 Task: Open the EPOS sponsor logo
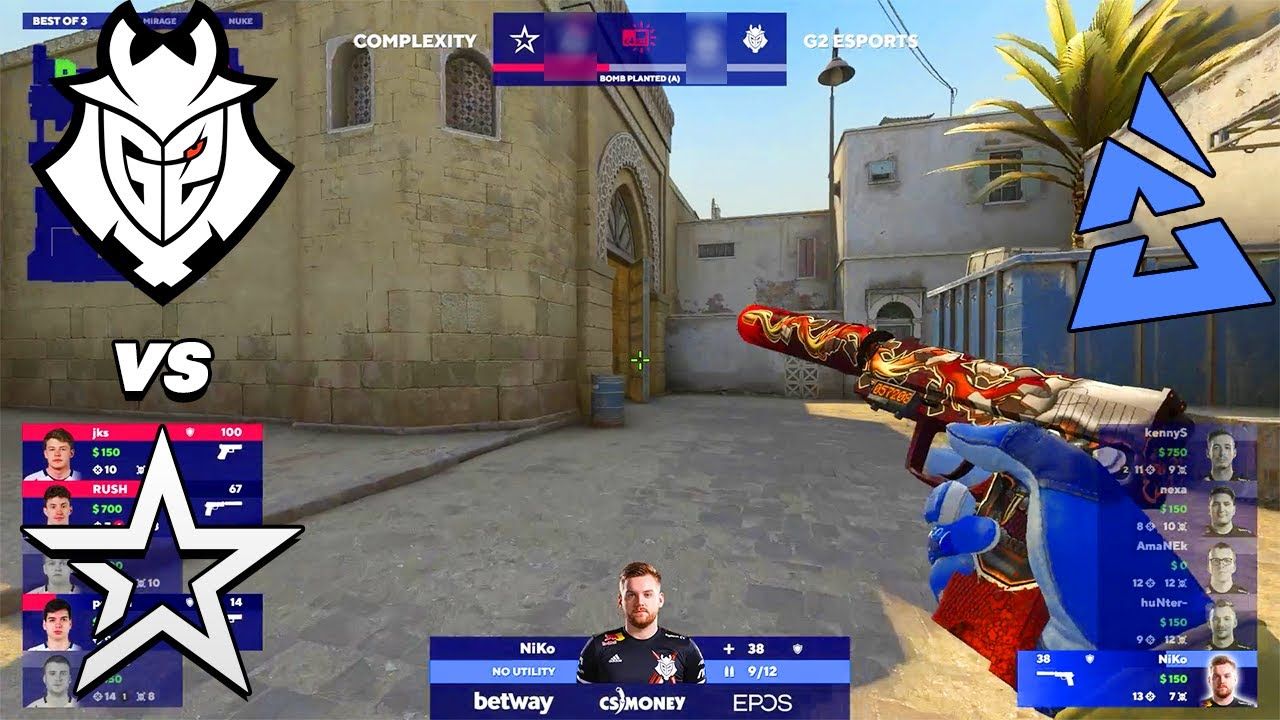pyautogui.click(x=762, y=702)
